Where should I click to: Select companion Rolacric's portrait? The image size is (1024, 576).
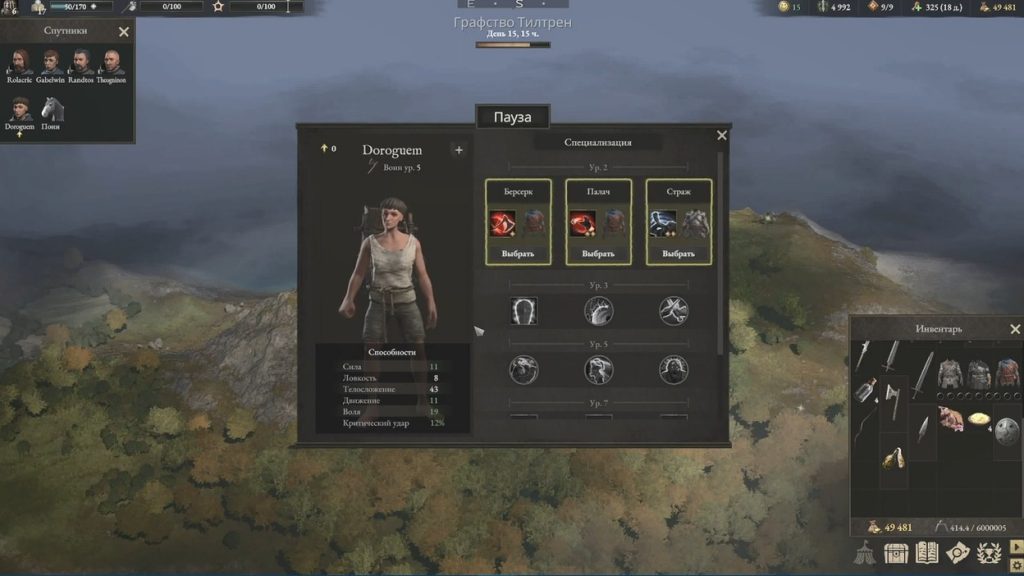pos(21,64)
